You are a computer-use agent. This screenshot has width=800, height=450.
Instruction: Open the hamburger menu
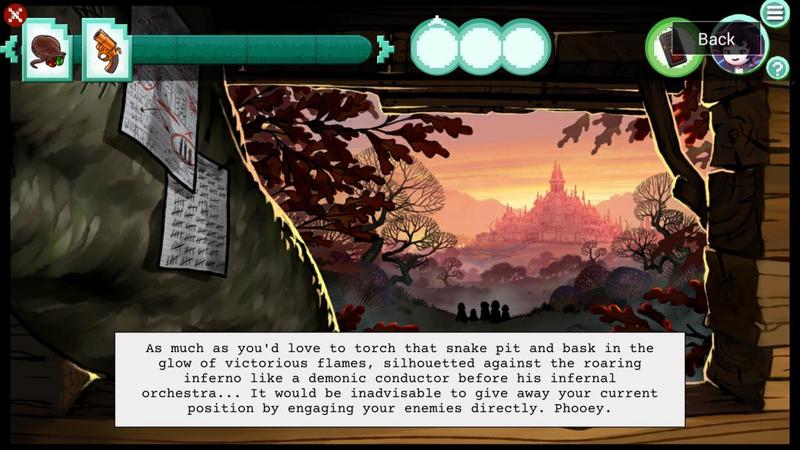[x=775, y=13]
